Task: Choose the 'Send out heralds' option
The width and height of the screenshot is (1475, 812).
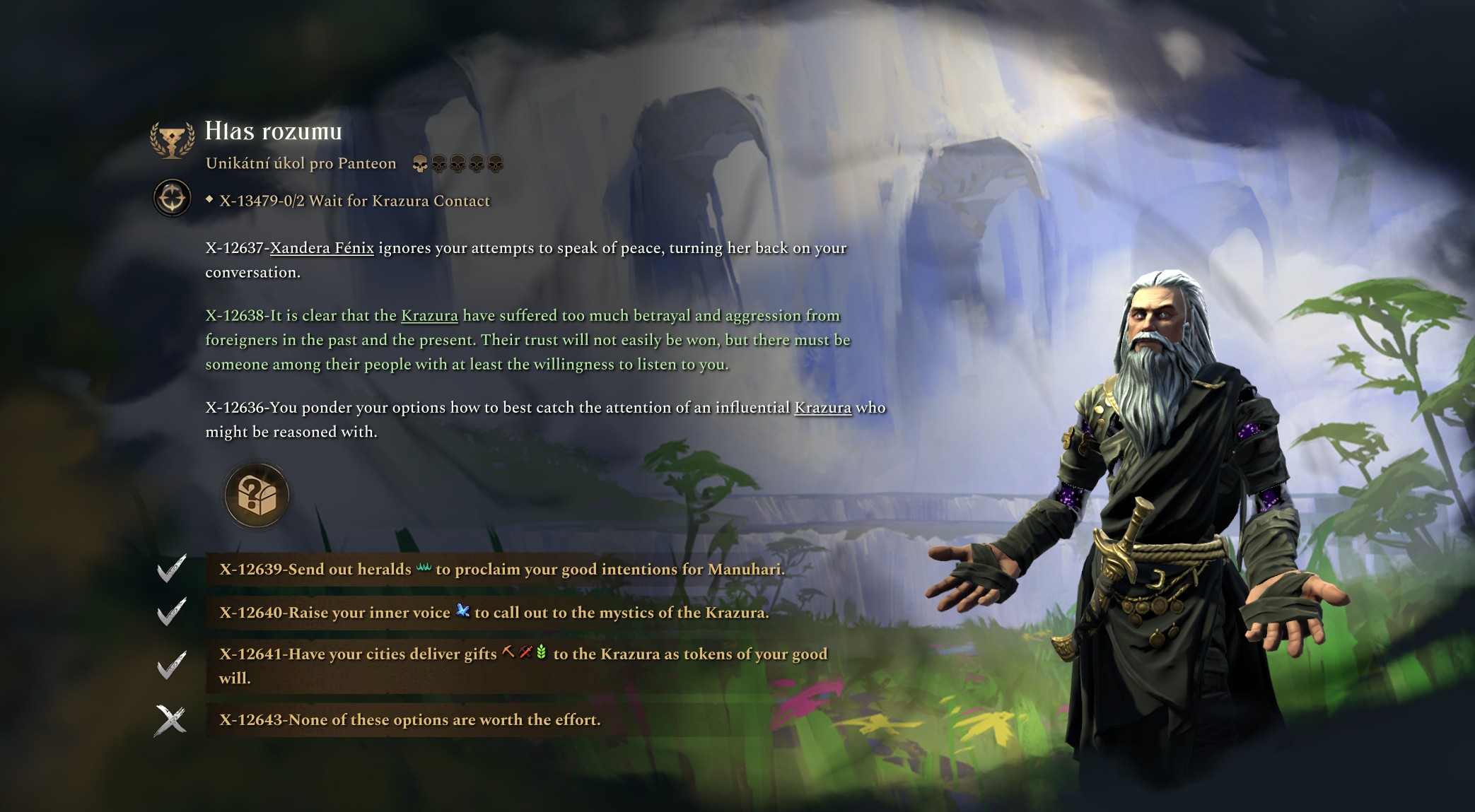Action: 501,570
